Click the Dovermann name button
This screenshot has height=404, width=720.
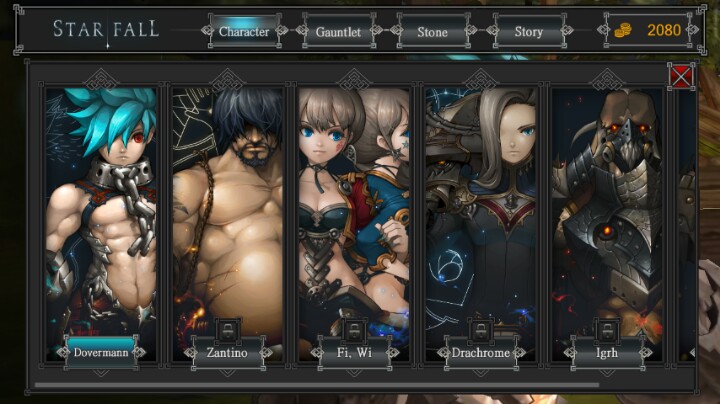101,352
